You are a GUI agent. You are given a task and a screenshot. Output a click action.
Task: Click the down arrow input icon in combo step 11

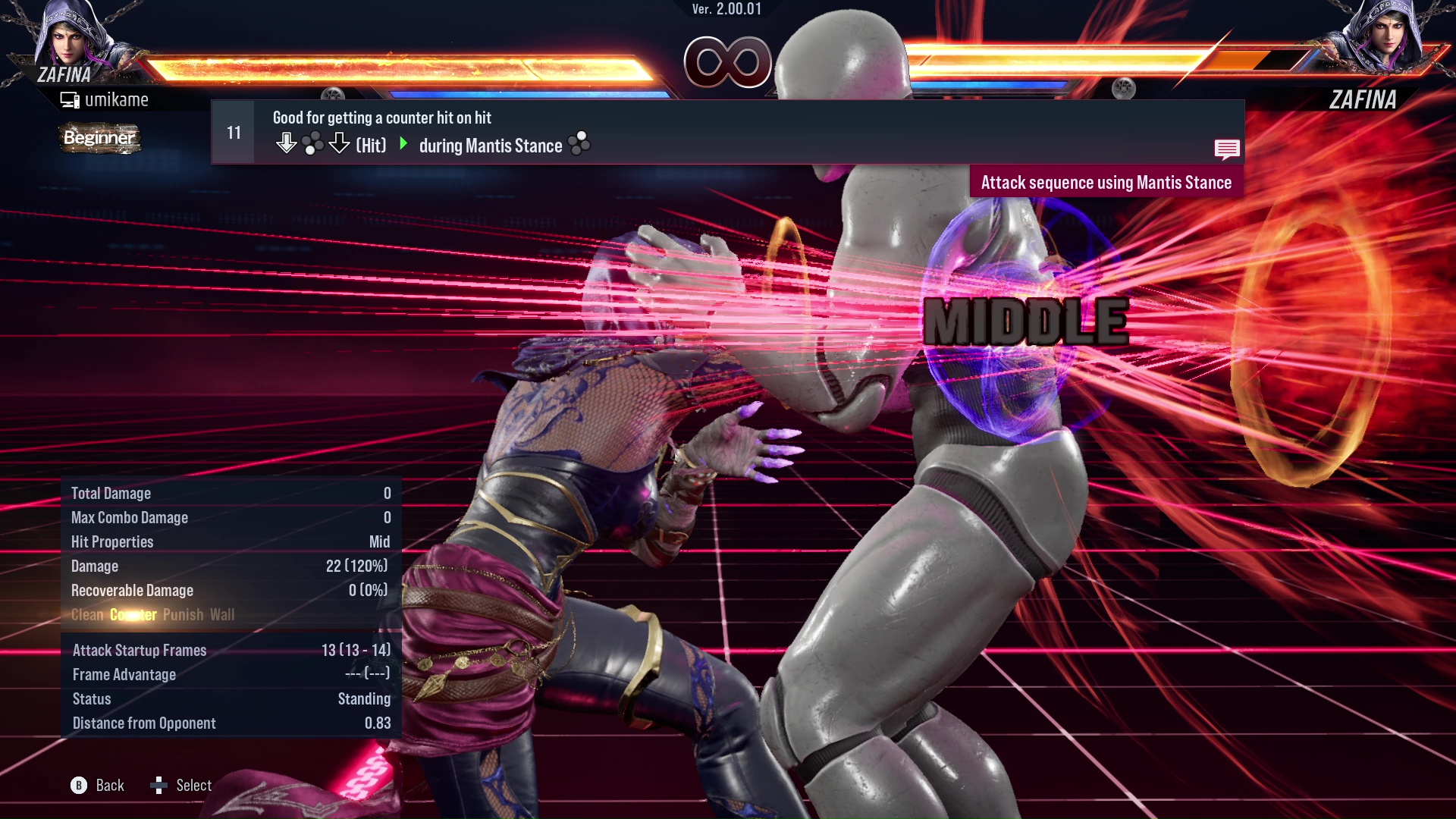click(x=287, y=141)
